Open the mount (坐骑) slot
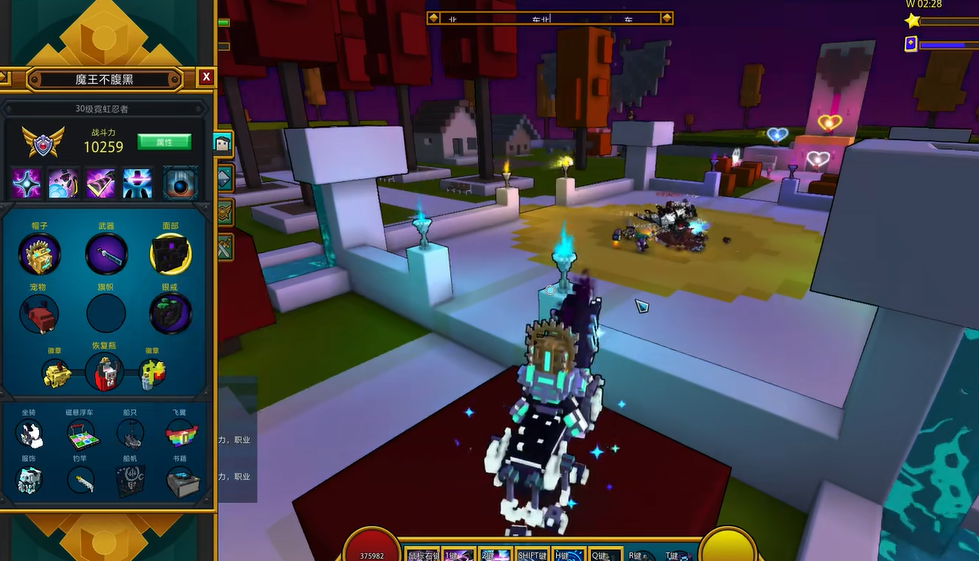Viewport: 979px width, 561px height. tap(31, 434)
